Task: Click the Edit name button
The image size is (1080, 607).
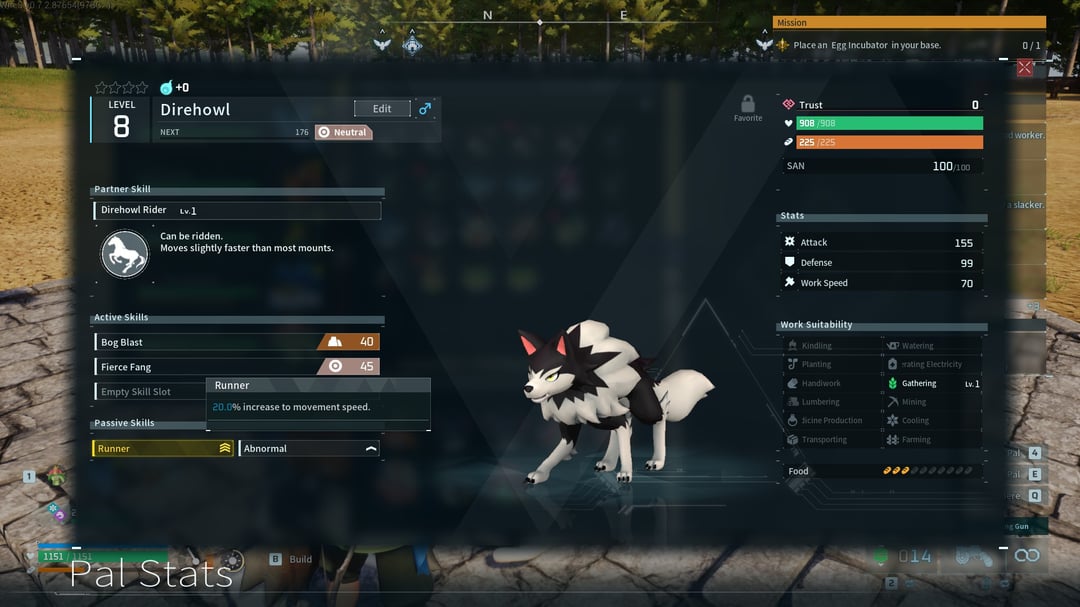Action: [382, 109]
